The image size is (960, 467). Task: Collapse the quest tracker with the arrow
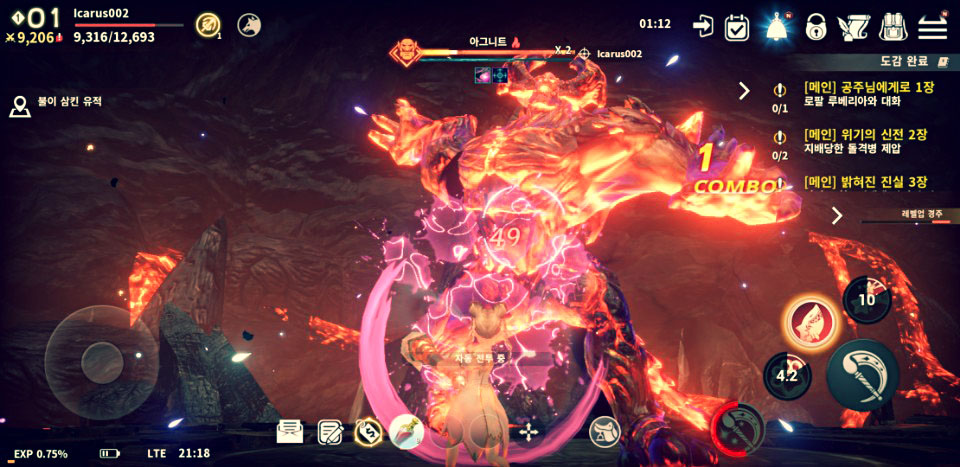(744, 91)
